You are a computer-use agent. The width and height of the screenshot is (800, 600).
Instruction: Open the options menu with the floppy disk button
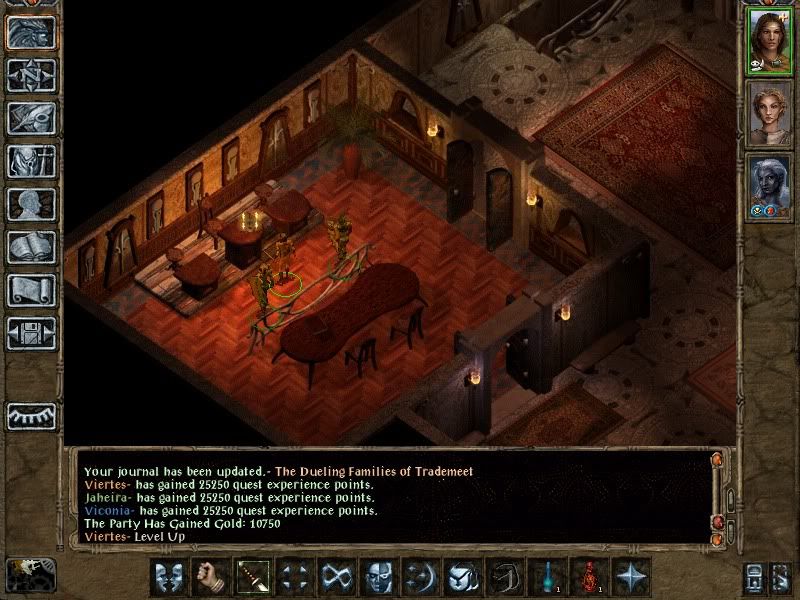point(31,333)
